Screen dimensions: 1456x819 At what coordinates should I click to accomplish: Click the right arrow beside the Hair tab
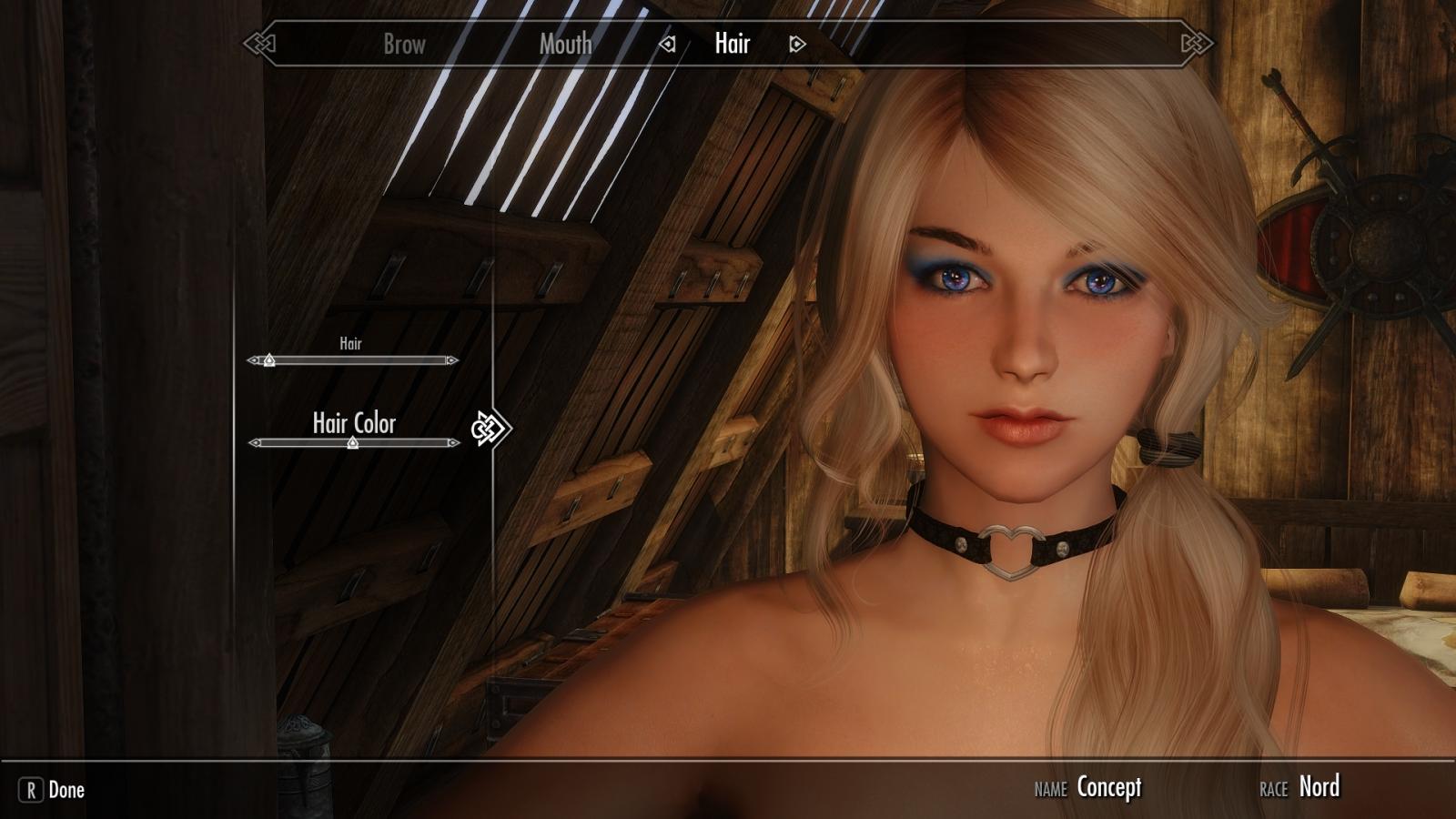(797, 44)
